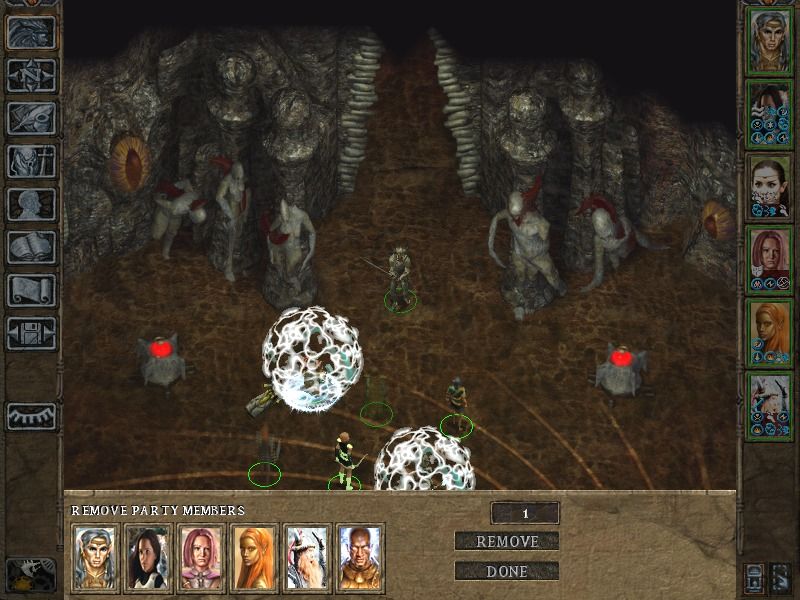This screenshot has height=600, width=800.
Task: Open the area map with the compass icon
Action: pyautogui.click(x=31, y=75)
